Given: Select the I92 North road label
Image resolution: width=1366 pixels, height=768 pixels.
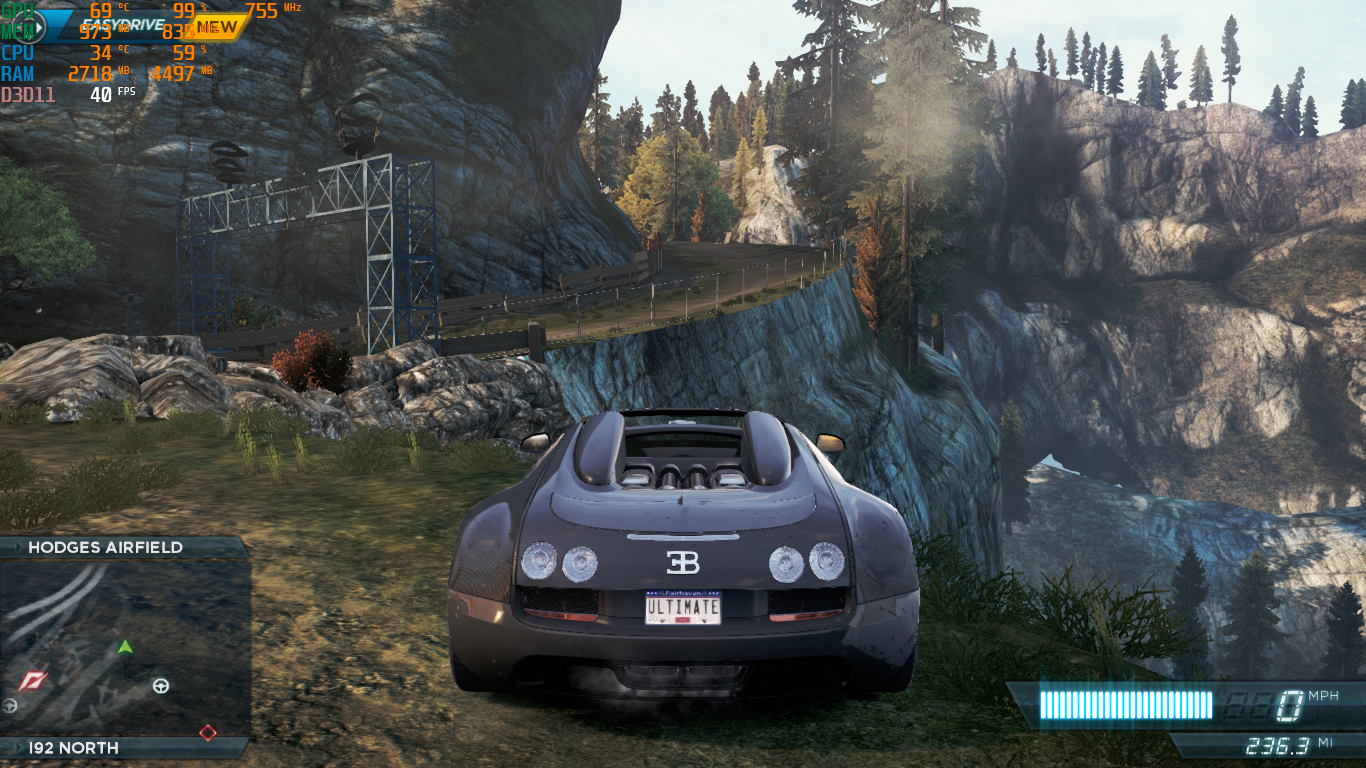Looking at the screenshot, I should click(x=74, y=748).
